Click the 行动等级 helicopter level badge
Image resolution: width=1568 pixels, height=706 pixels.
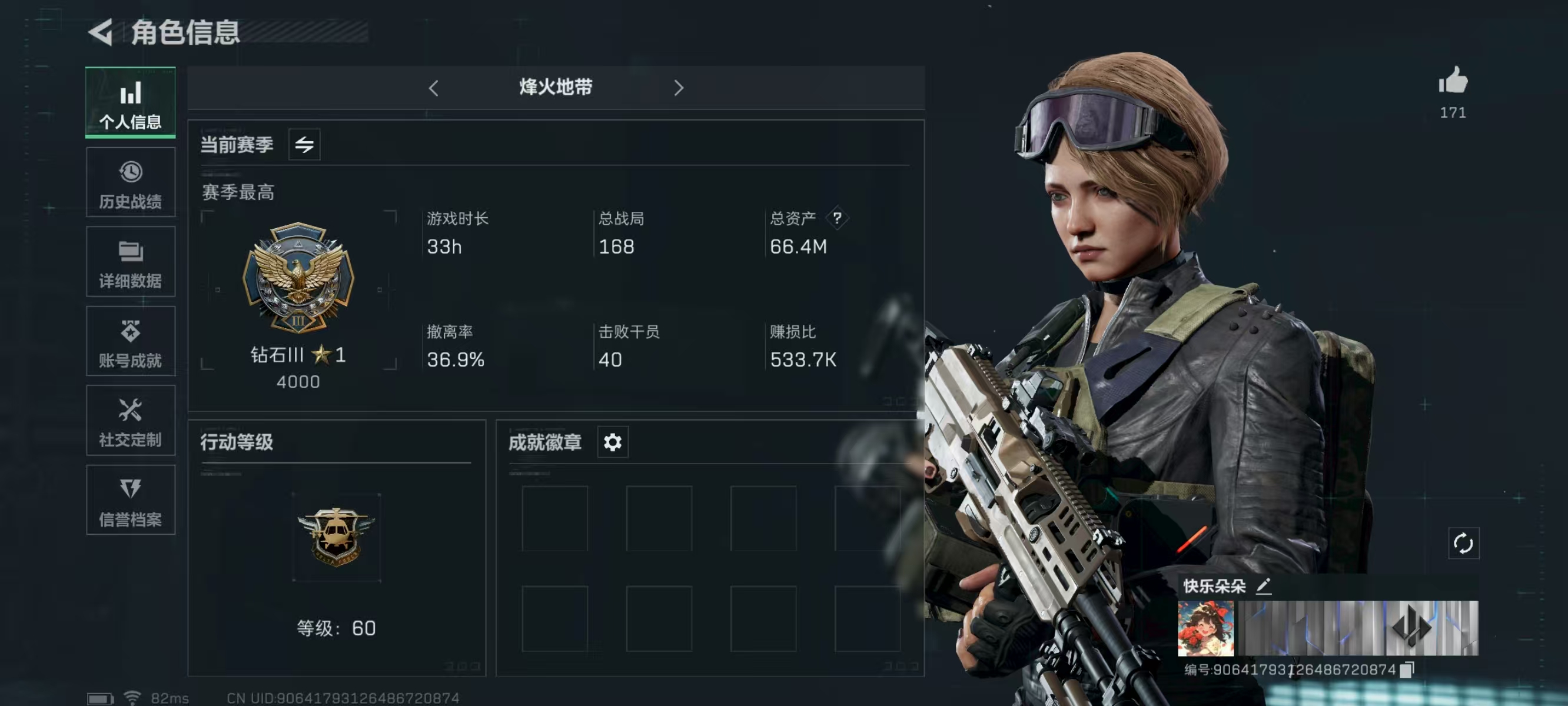336,536
